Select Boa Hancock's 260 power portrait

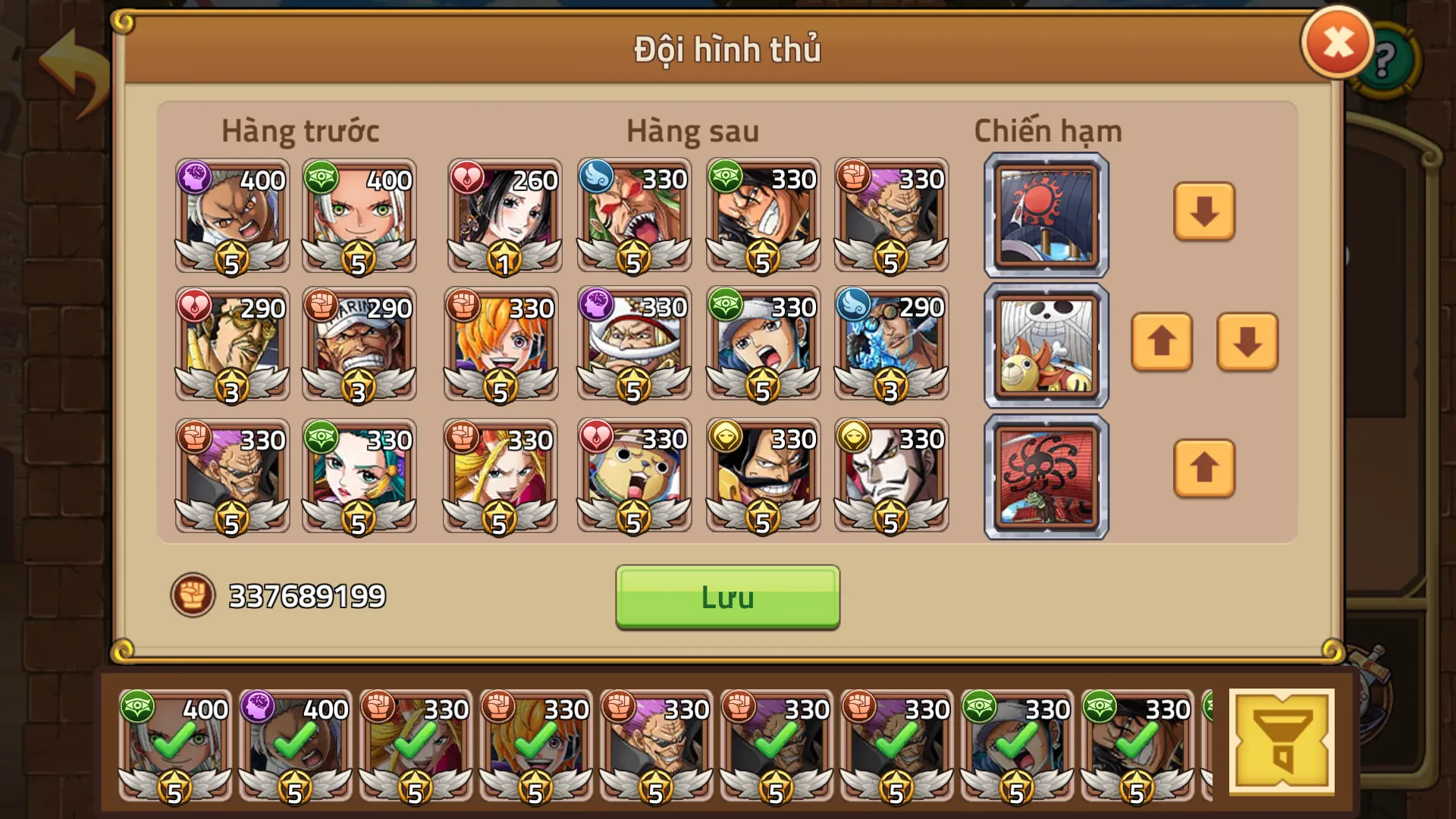(504, 216)
